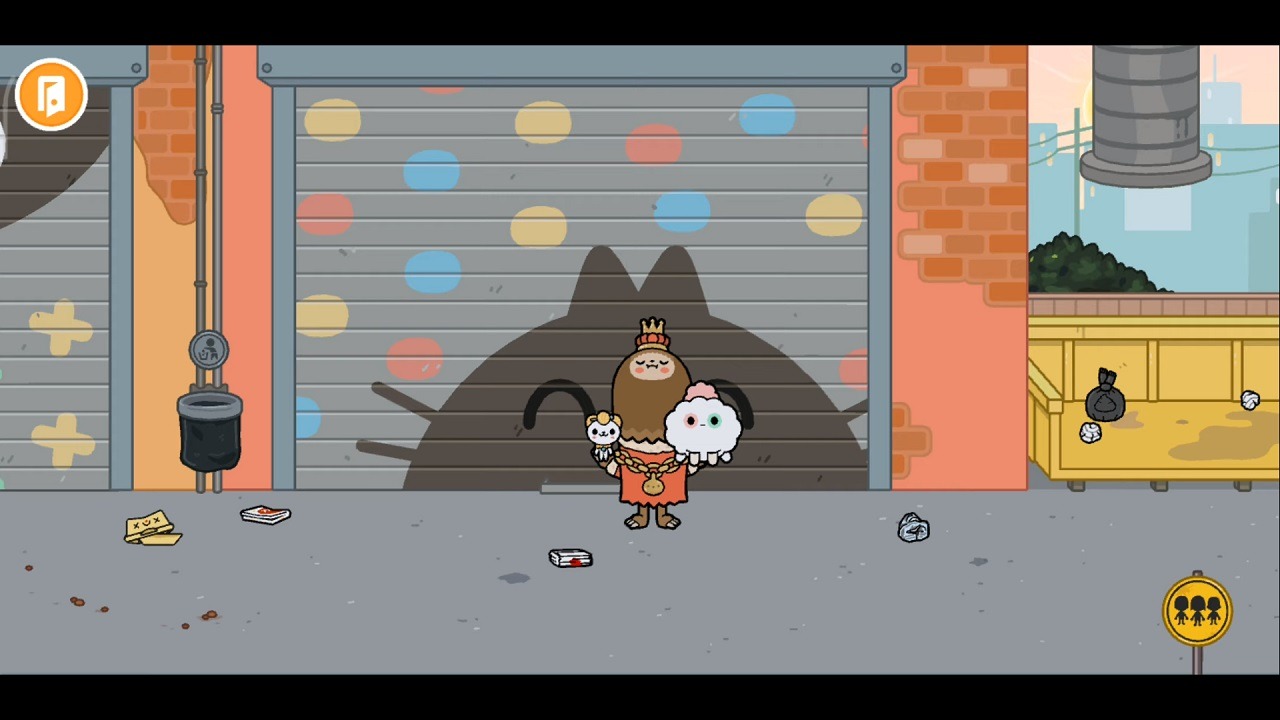Select the yellow three-characters road sign
Viewport: 1280px width, 720px height.
coord(1197,610)
